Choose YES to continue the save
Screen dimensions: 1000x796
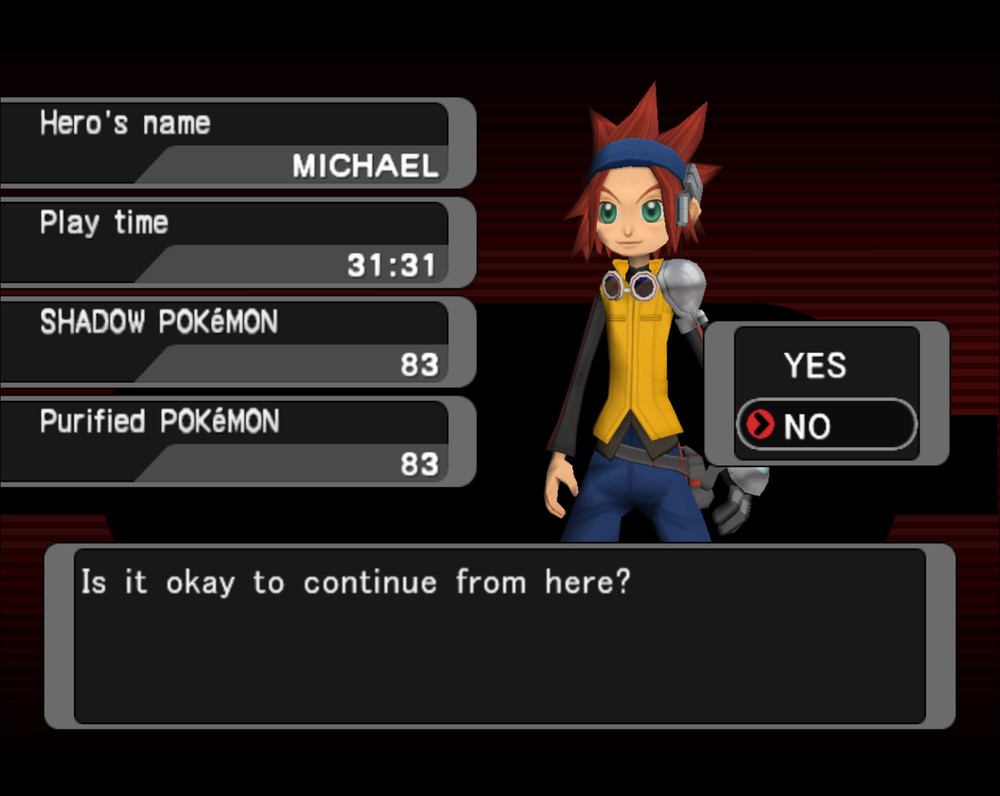[814, 366]
